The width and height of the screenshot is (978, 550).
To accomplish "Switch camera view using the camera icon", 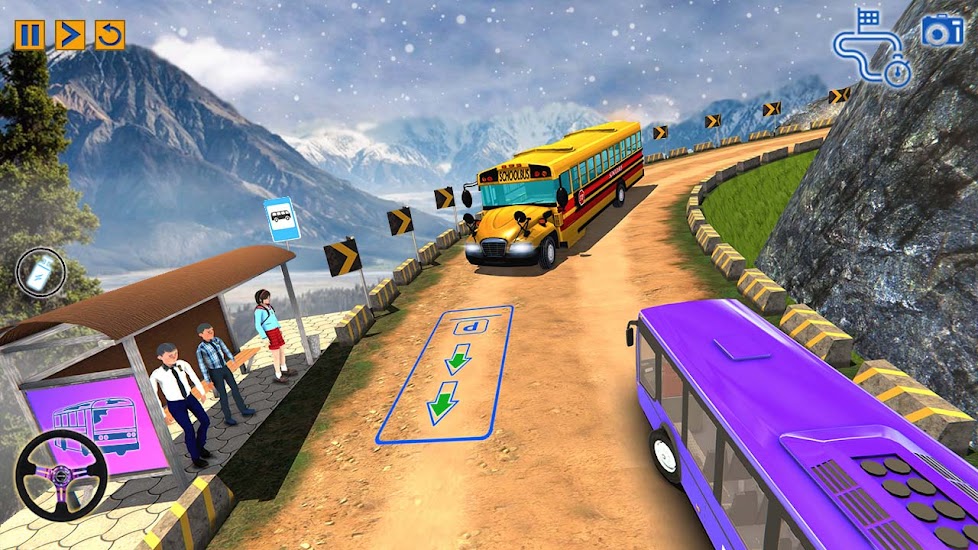I will (x=941, y=31).
